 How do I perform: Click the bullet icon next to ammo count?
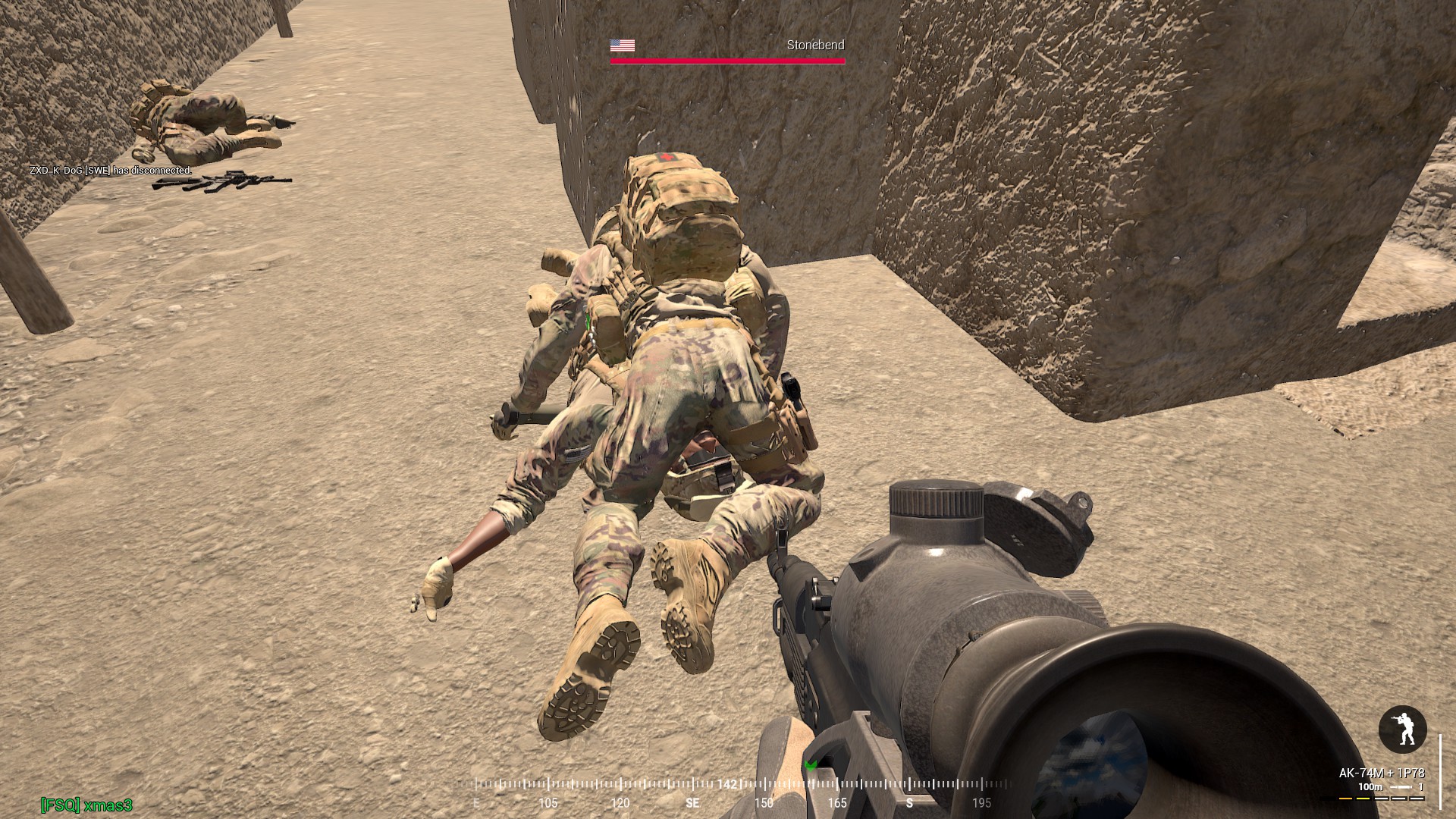[1402, 787]
